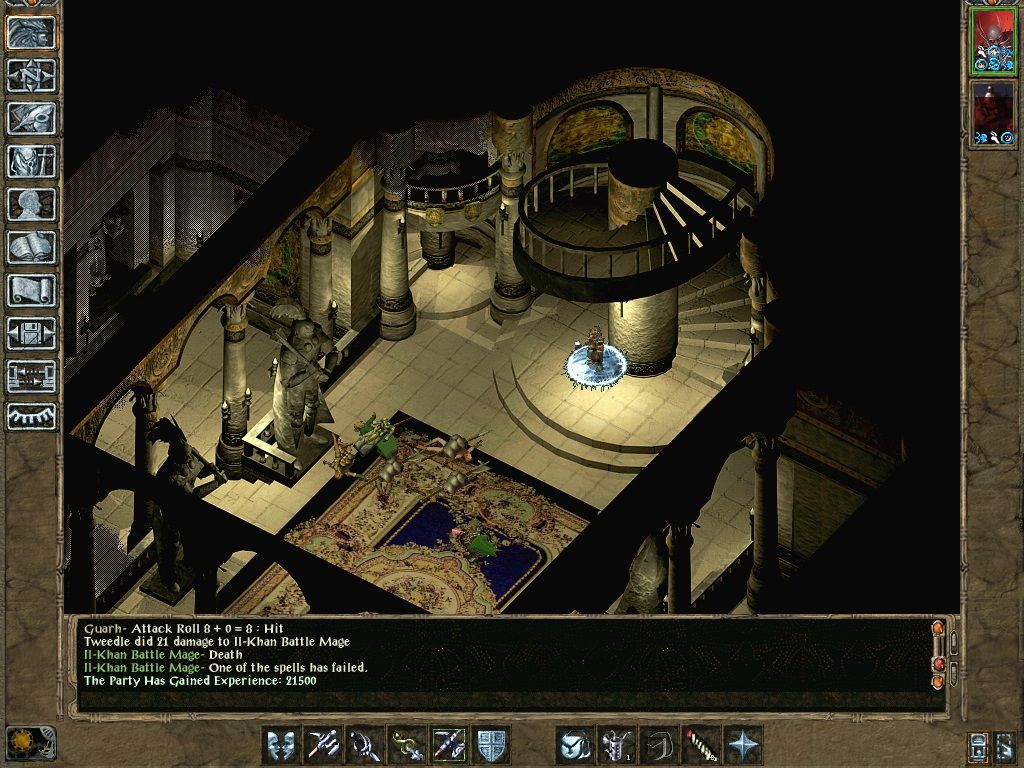1024x768 pixels.
Task: Select the highlighted weapon slot with green border
Action: pyautogui.click(x=449, y=745)
